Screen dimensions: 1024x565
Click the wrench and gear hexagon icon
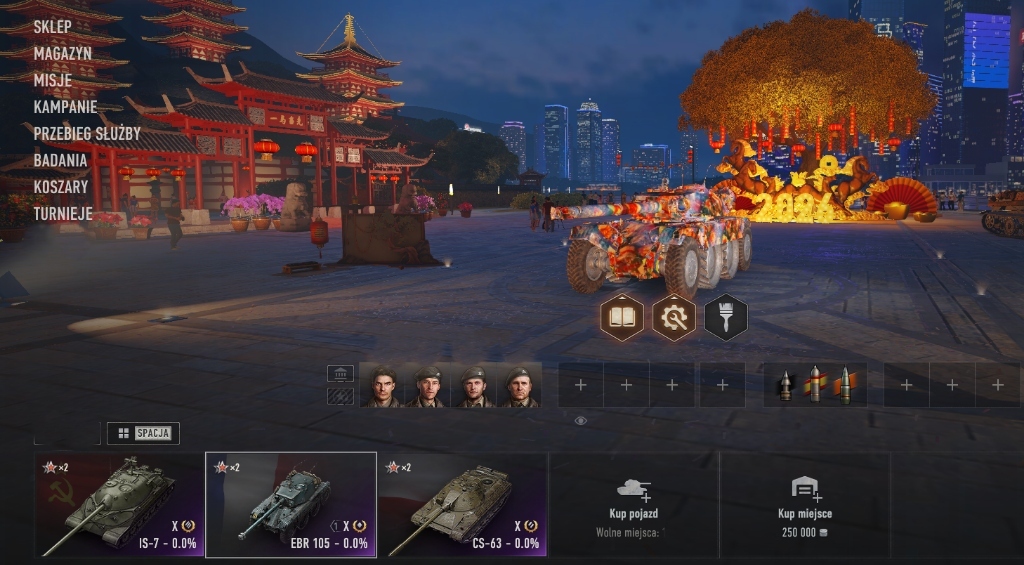click(674, 318)
